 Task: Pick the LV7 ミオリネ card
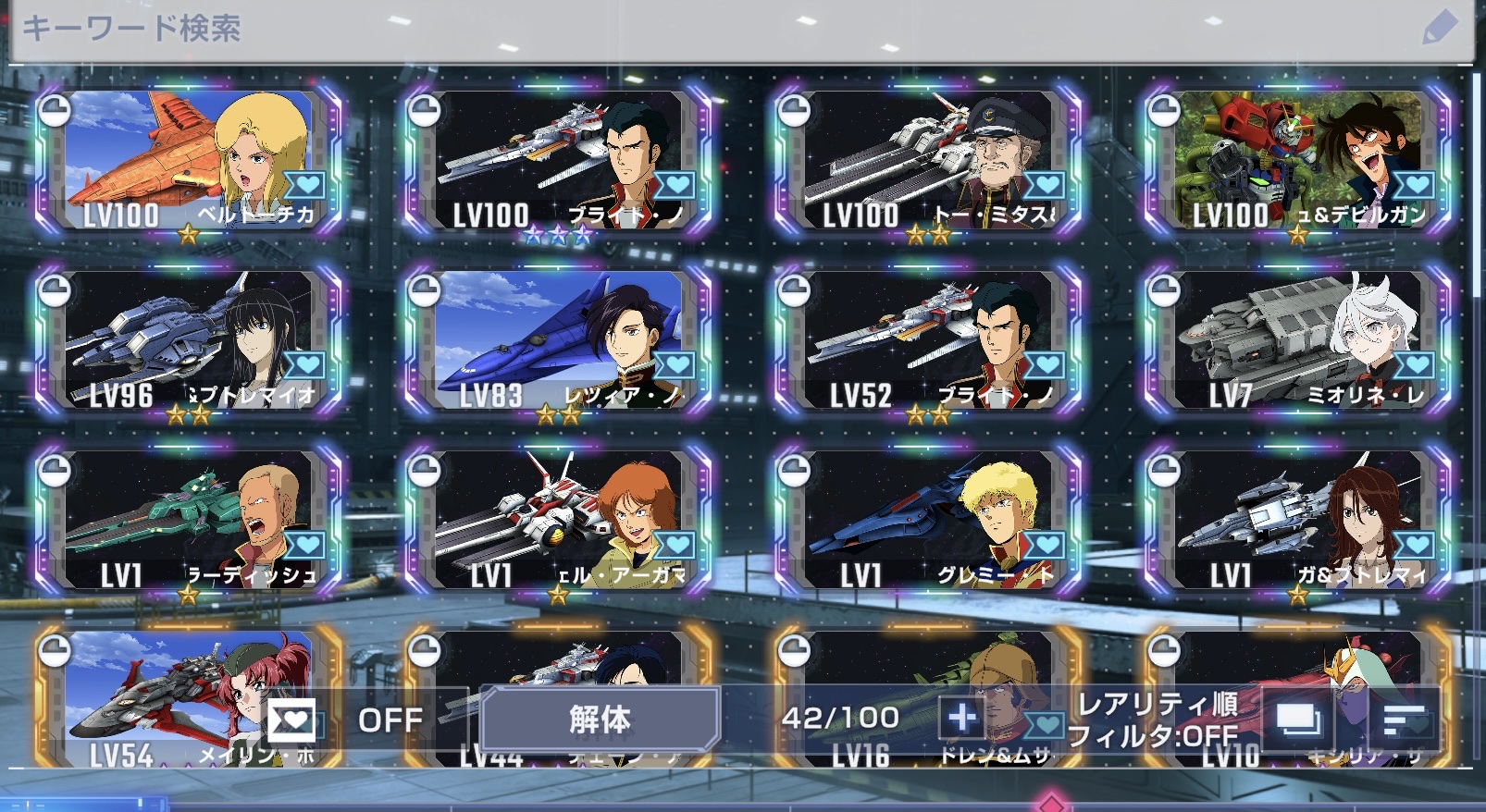click(x=1297, y=341)
